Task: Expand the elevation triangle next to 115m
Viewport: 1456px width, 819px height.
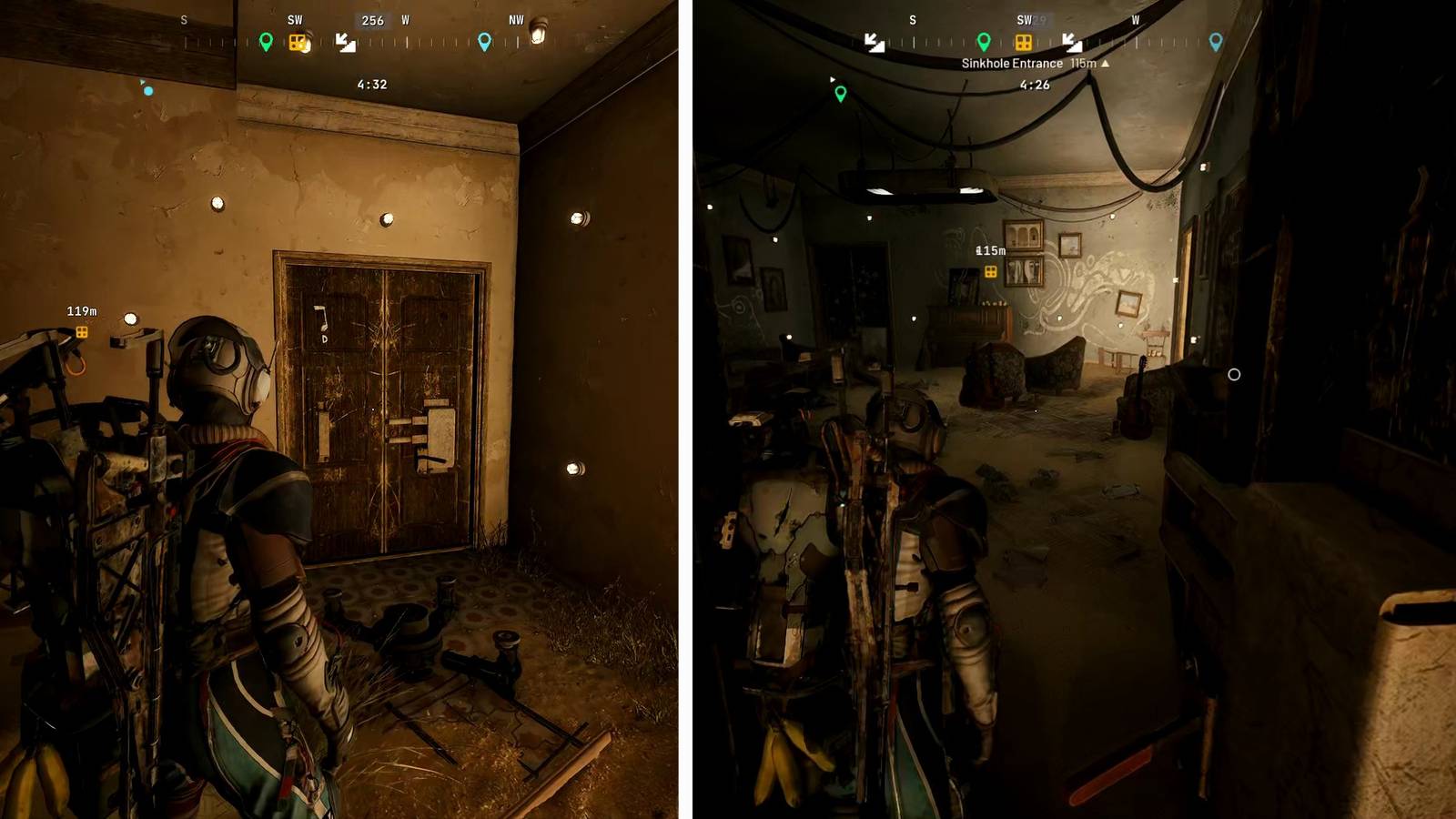Action: 1105,64
